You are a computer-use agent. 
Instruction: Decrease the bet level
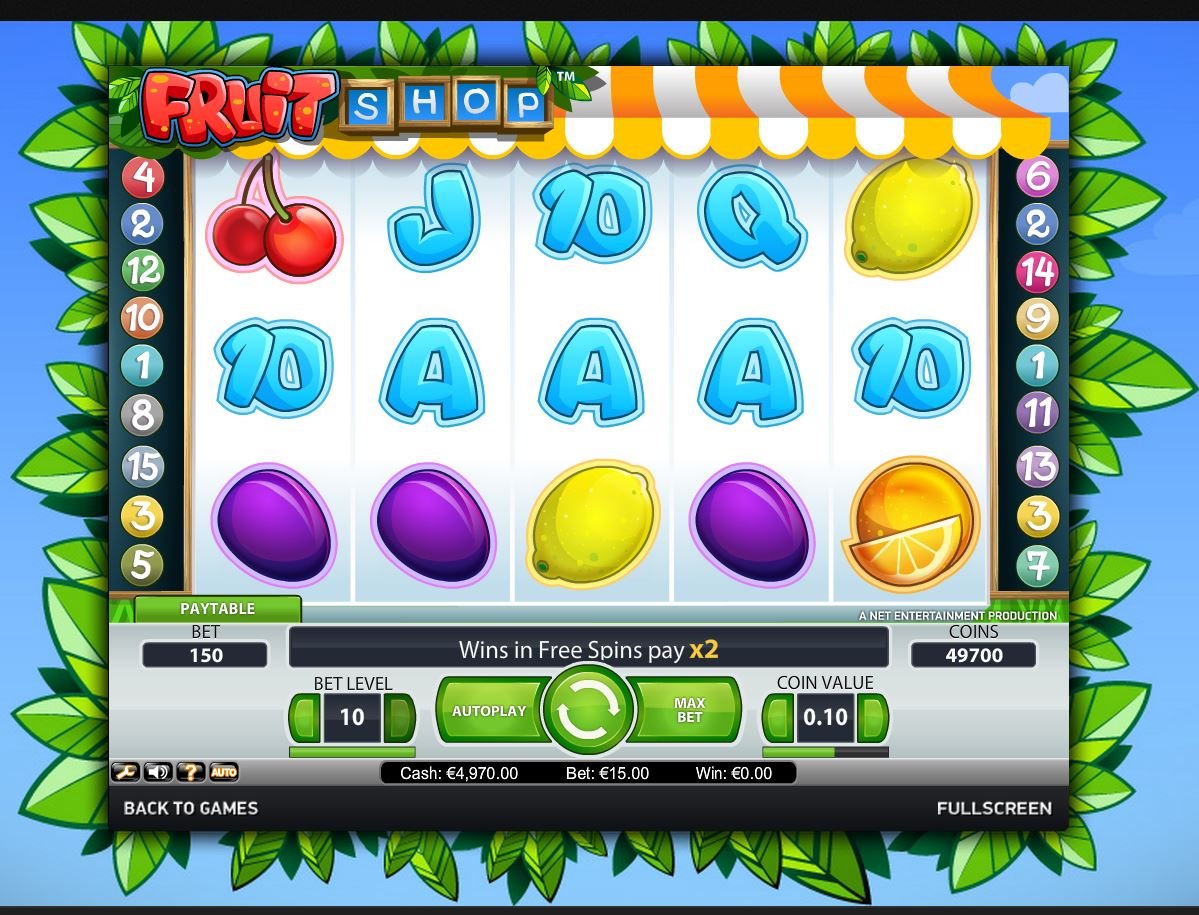click(304, 717)
